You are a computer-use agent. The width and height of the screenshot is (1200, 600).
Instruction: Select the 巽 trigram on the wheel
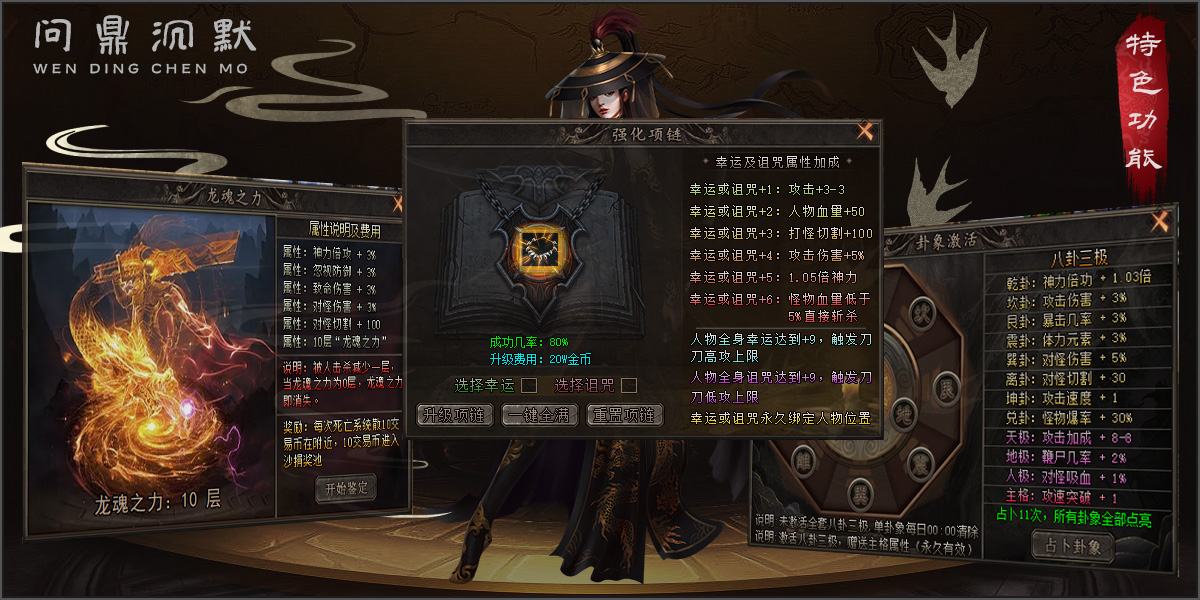(860, 492)
